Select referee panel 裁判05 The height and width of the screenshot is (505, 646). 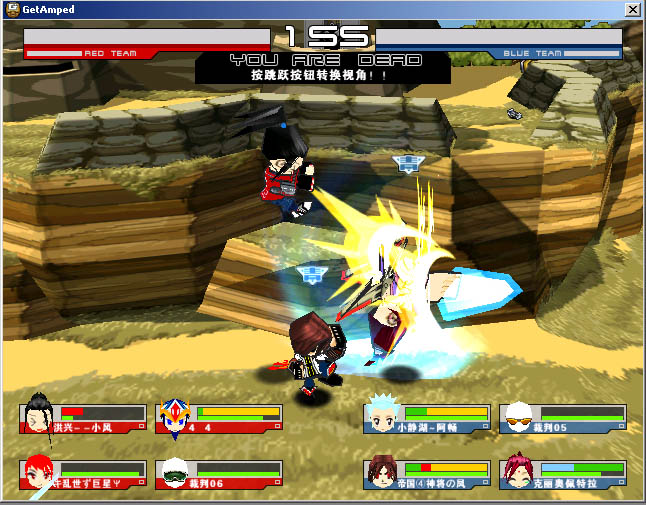pos(563,419)
